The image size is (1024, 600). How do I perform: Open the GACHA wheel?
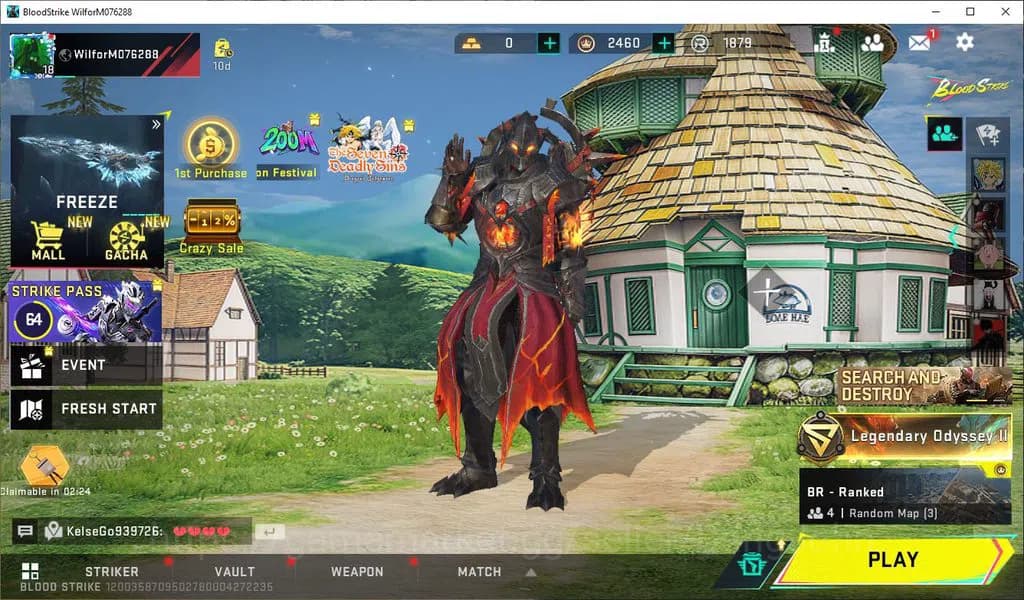(x=127, y=240)
